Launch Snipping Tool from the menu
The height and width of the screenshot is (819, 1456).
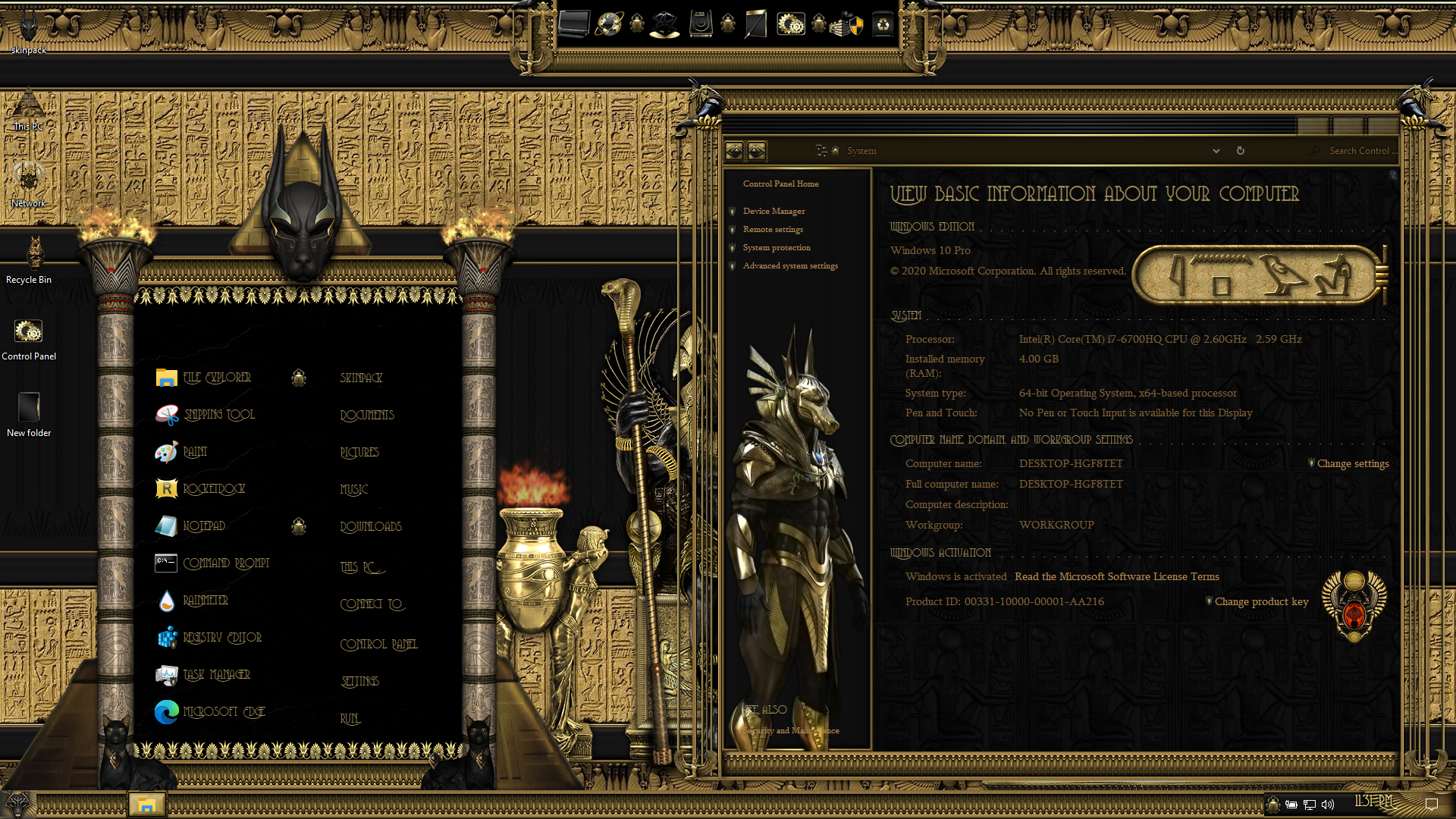tap(218, 415)
